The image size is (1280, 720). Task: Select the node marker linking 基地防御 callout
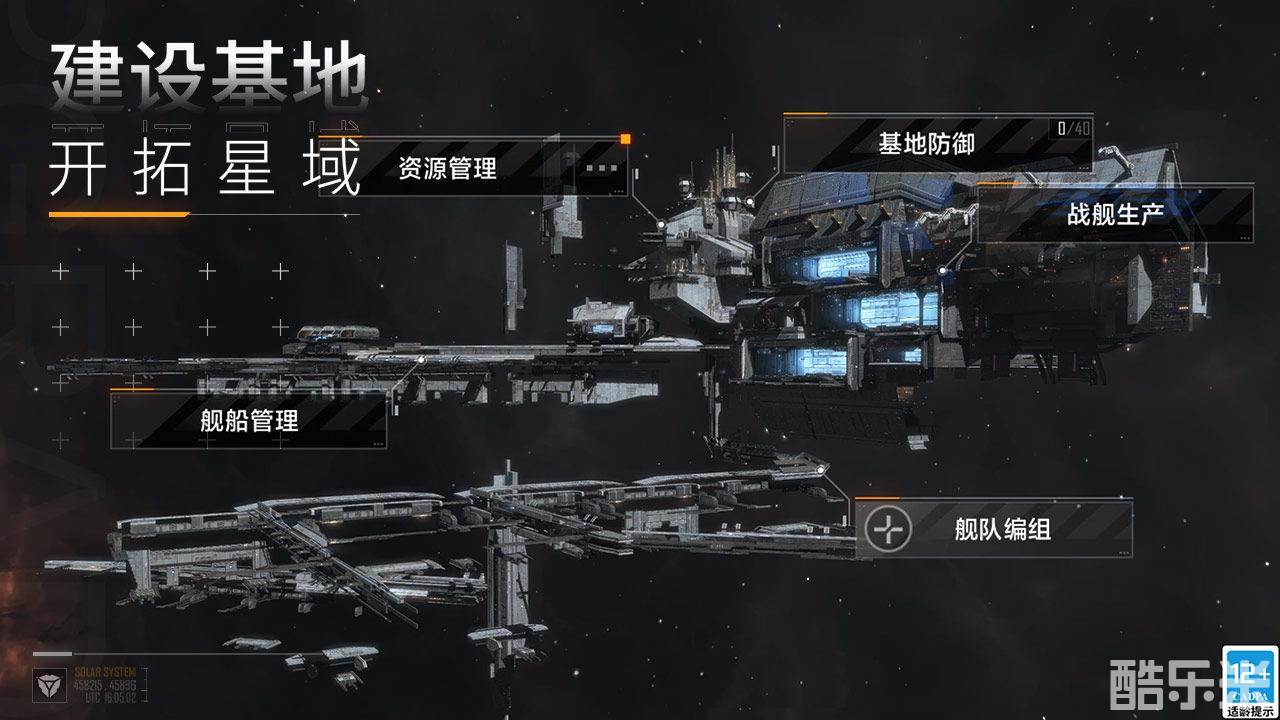[x=749, y=200]
